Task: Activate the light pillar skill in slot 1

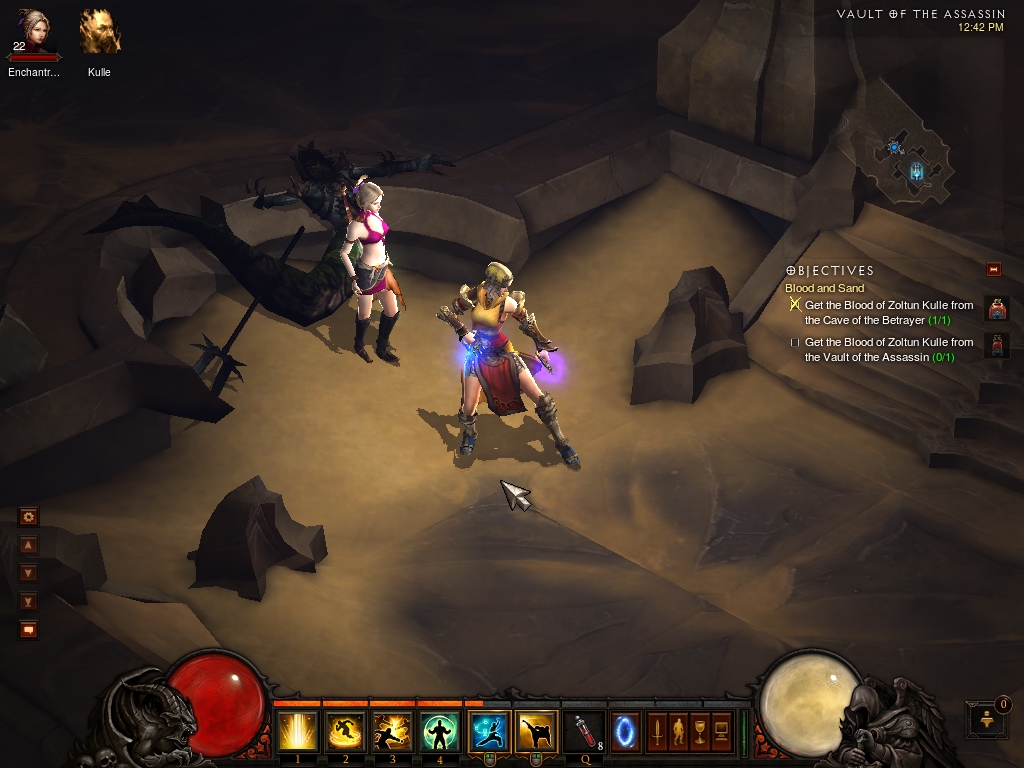Action: click(298, 732)
